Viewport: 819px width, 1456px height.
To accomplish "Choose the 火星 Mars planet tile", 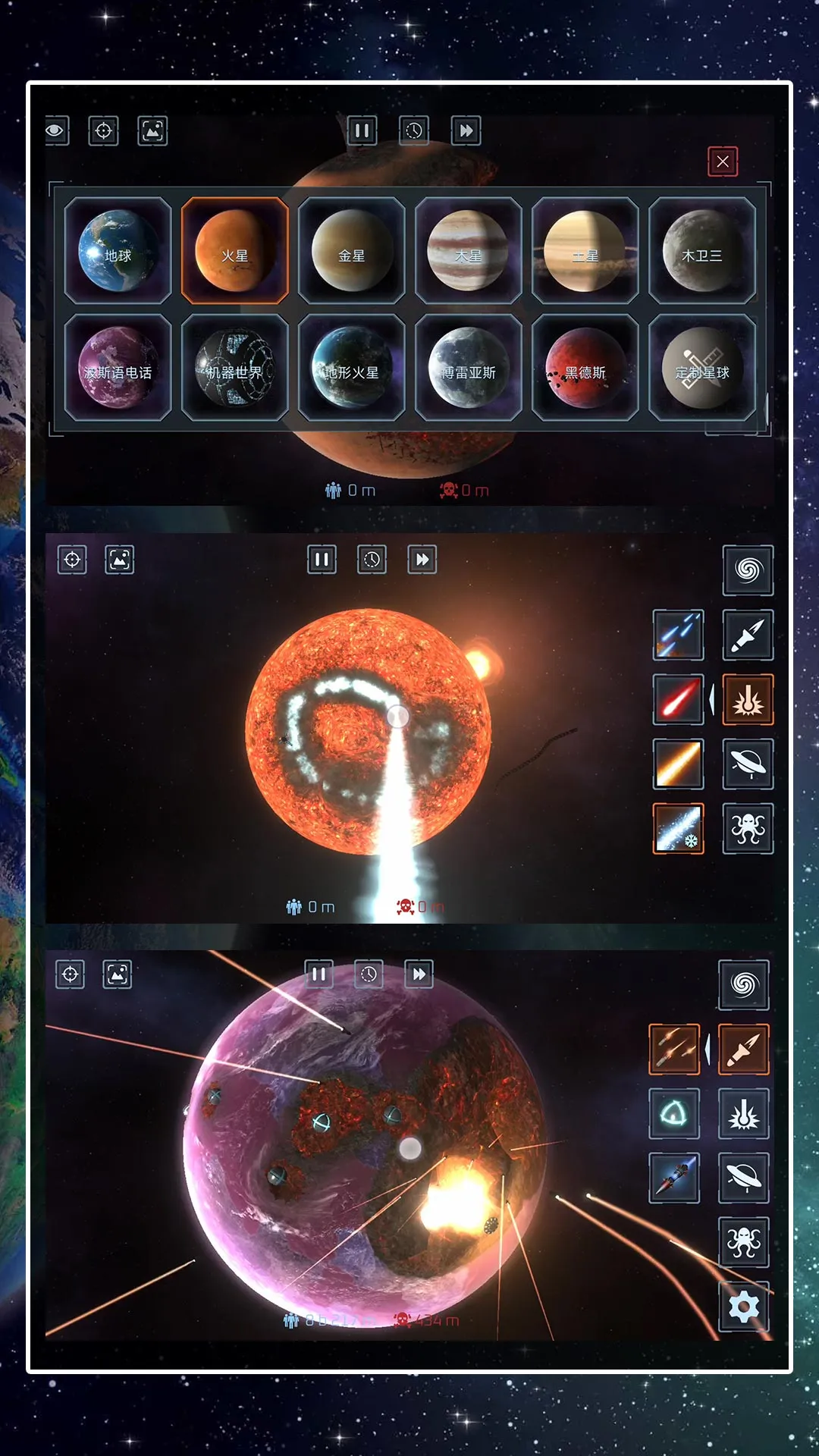I will click(x=235, y=251).
